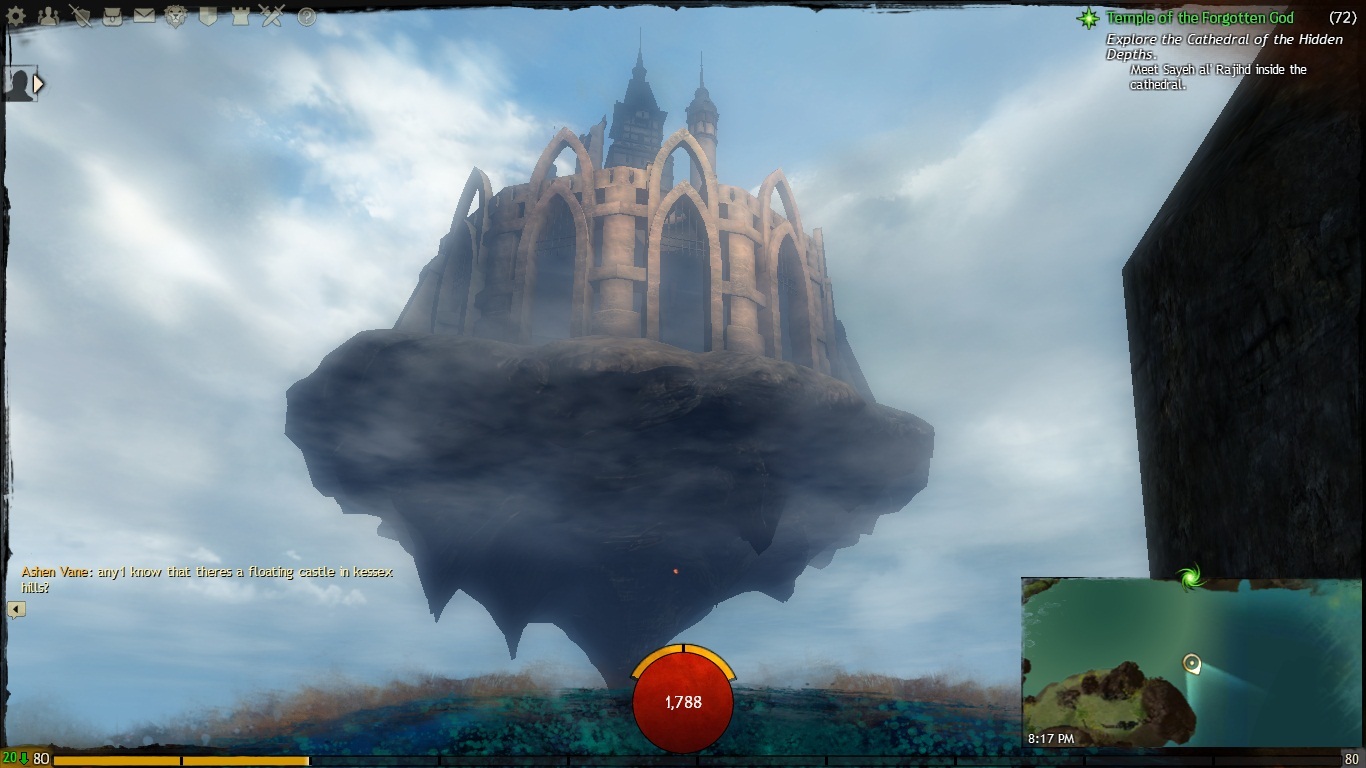Open the World vs World tower icon
1366x768 pixels.
[241, 15]
